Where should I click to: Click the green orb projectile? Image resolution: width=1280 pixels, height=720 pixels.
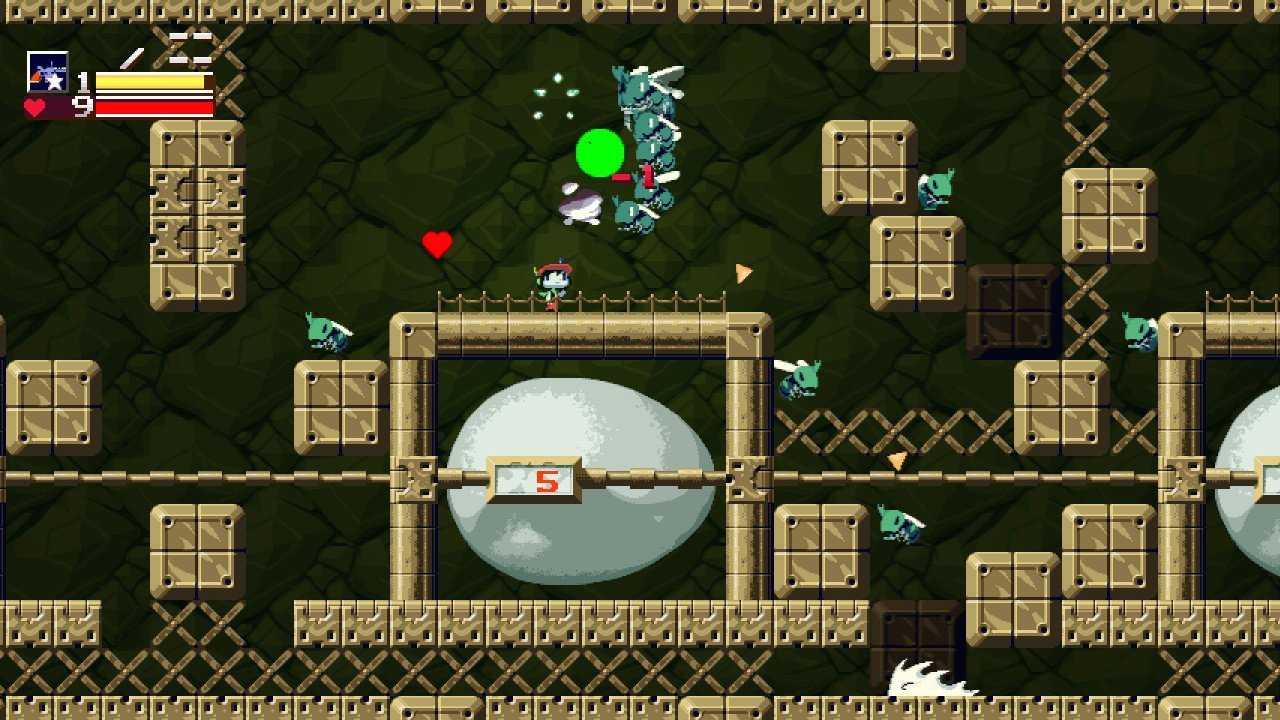(x=598, y=153)
